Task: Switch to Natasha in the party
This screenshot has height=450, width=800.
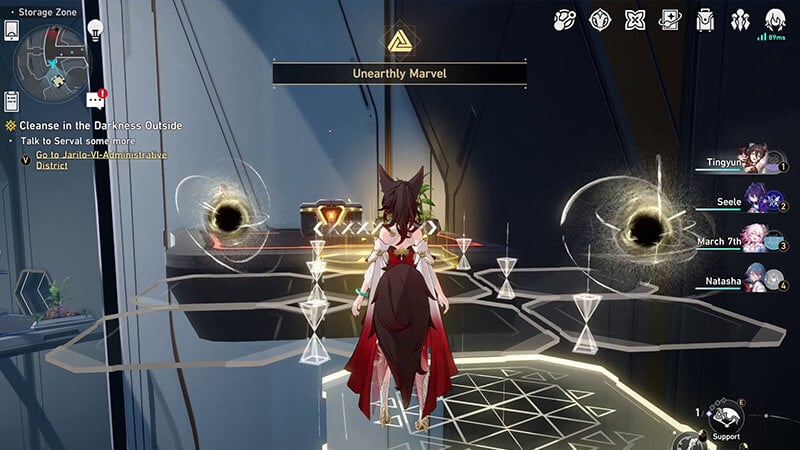Action: coord(757,281)
